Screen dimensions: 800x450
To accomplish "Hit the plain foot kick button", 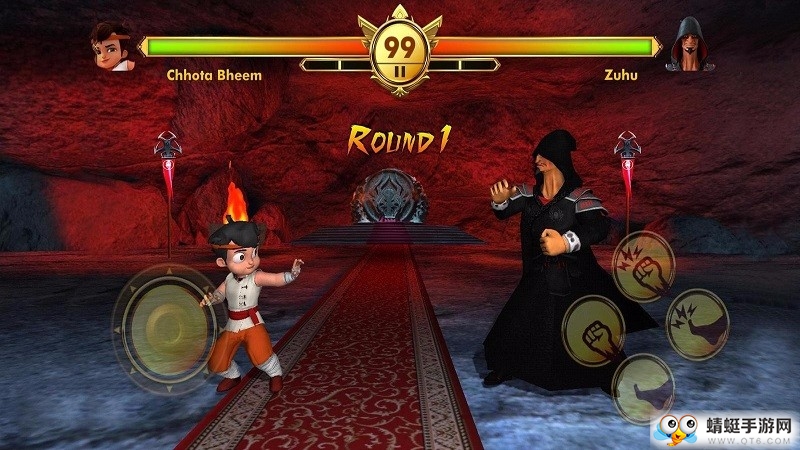I will [x=642, y=387].
